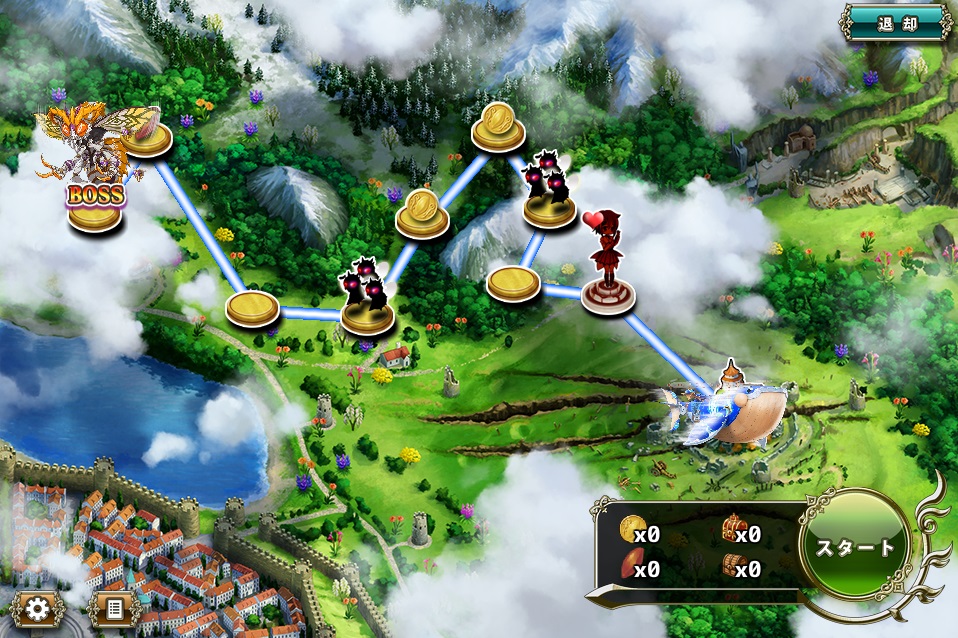Start the stage with the スタート button
Viewport: 958px width, 638px height.
pos(856,548)
